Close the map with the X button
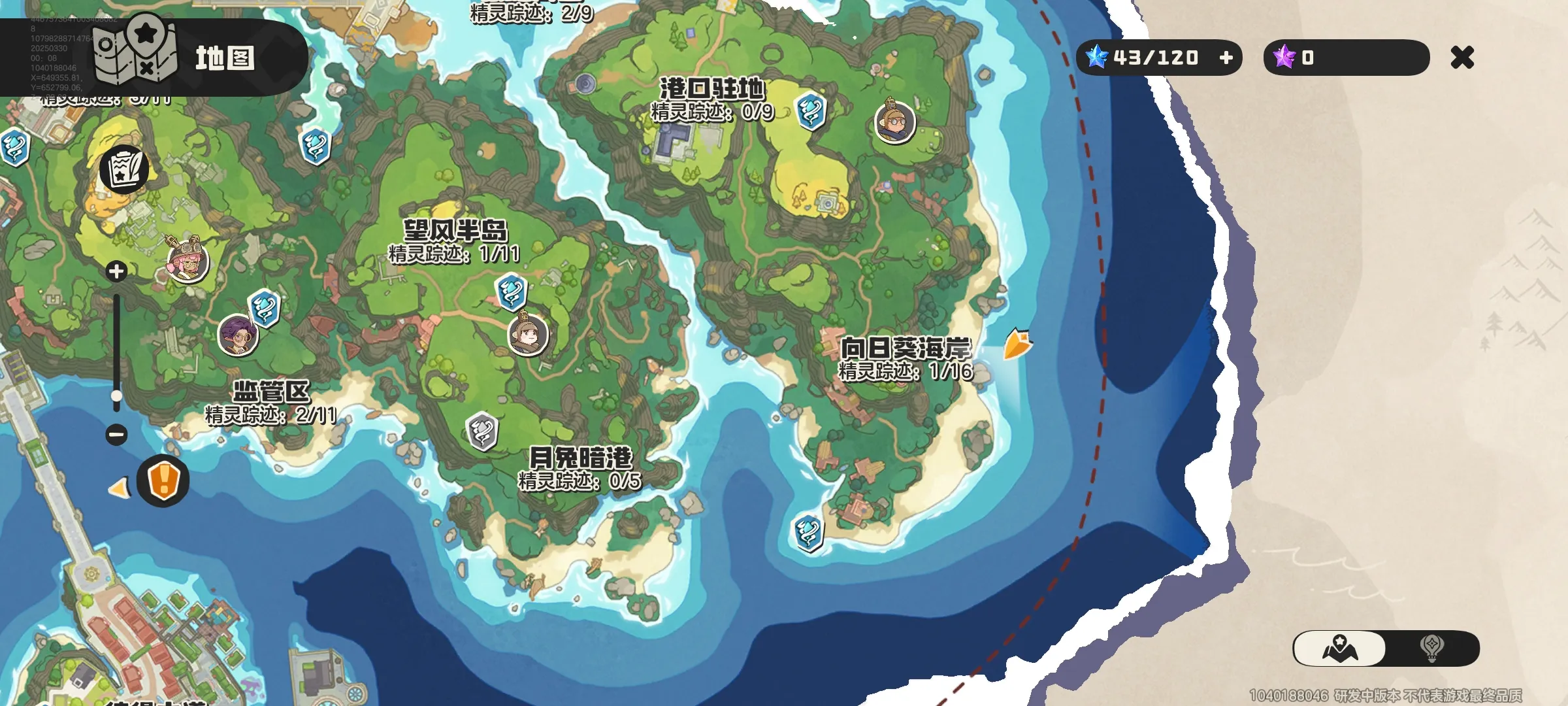 [x=1462, y=58]
